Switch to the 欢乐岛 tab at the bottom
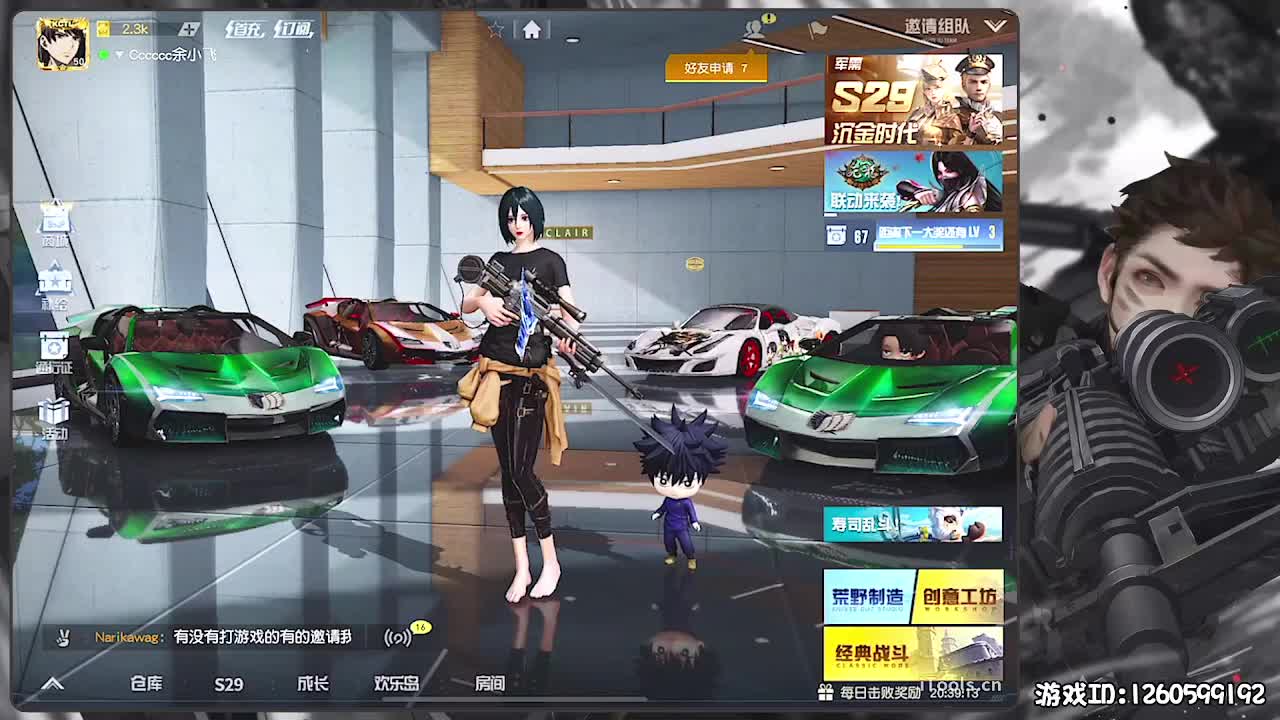Image resolution: width=1280 pixels, height=720 pixels. [395, 685]
